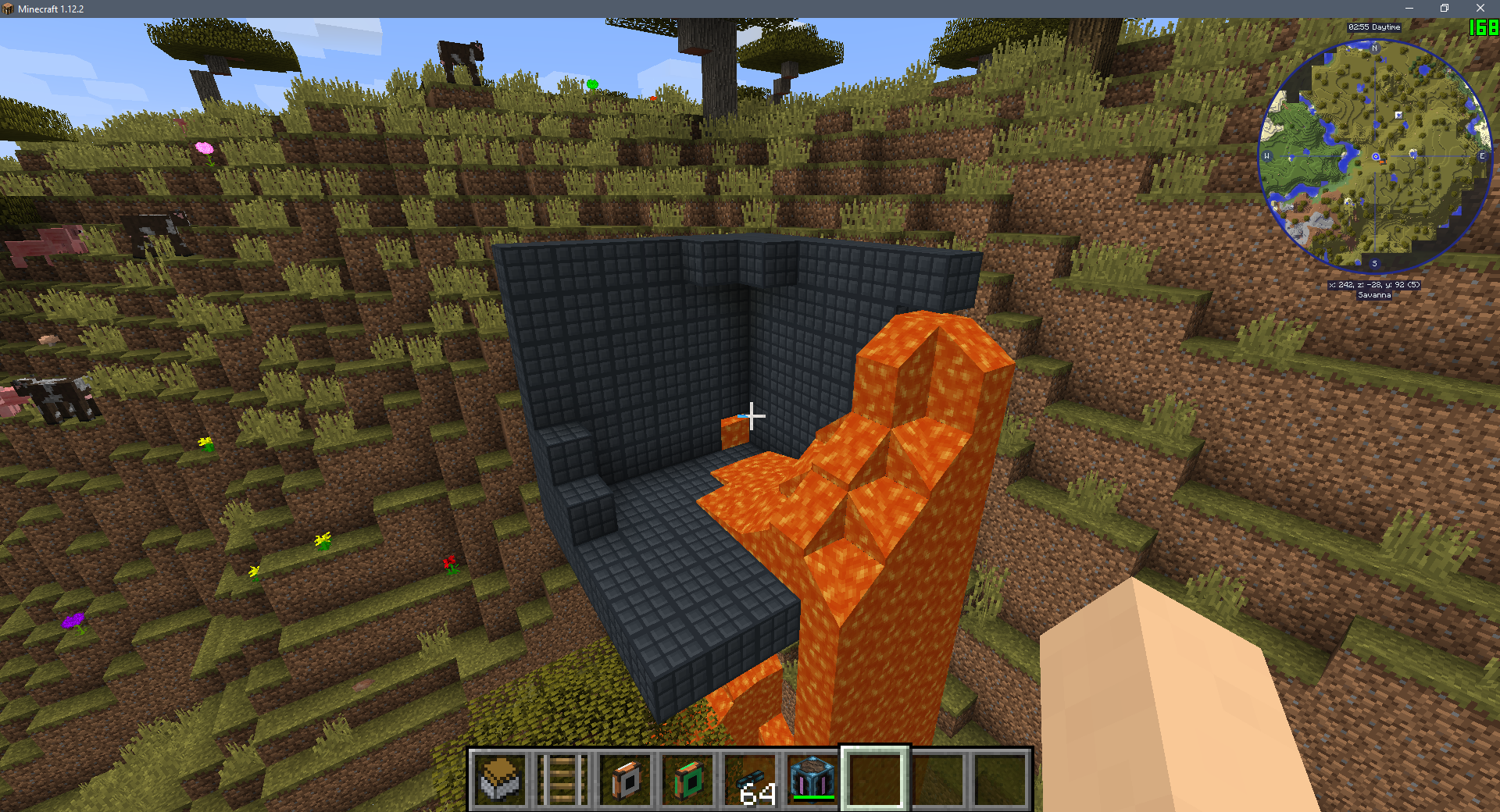The width and height of the screenshot is (1500, 812).
Task: Close the Minecraft window
Action: point(1480,9)
